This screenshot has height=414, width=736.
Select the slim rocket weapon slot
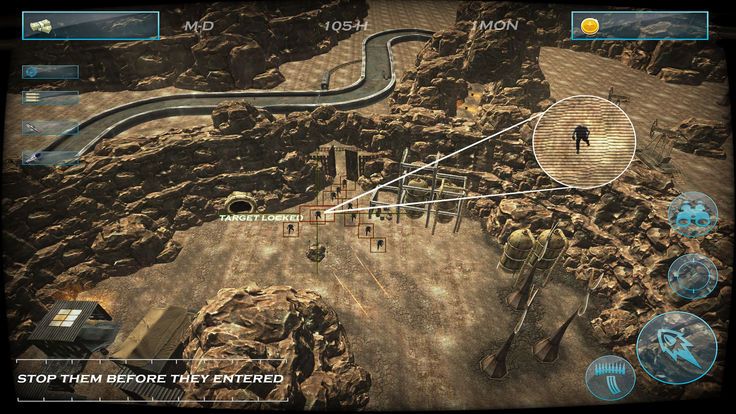coord(50,128)
